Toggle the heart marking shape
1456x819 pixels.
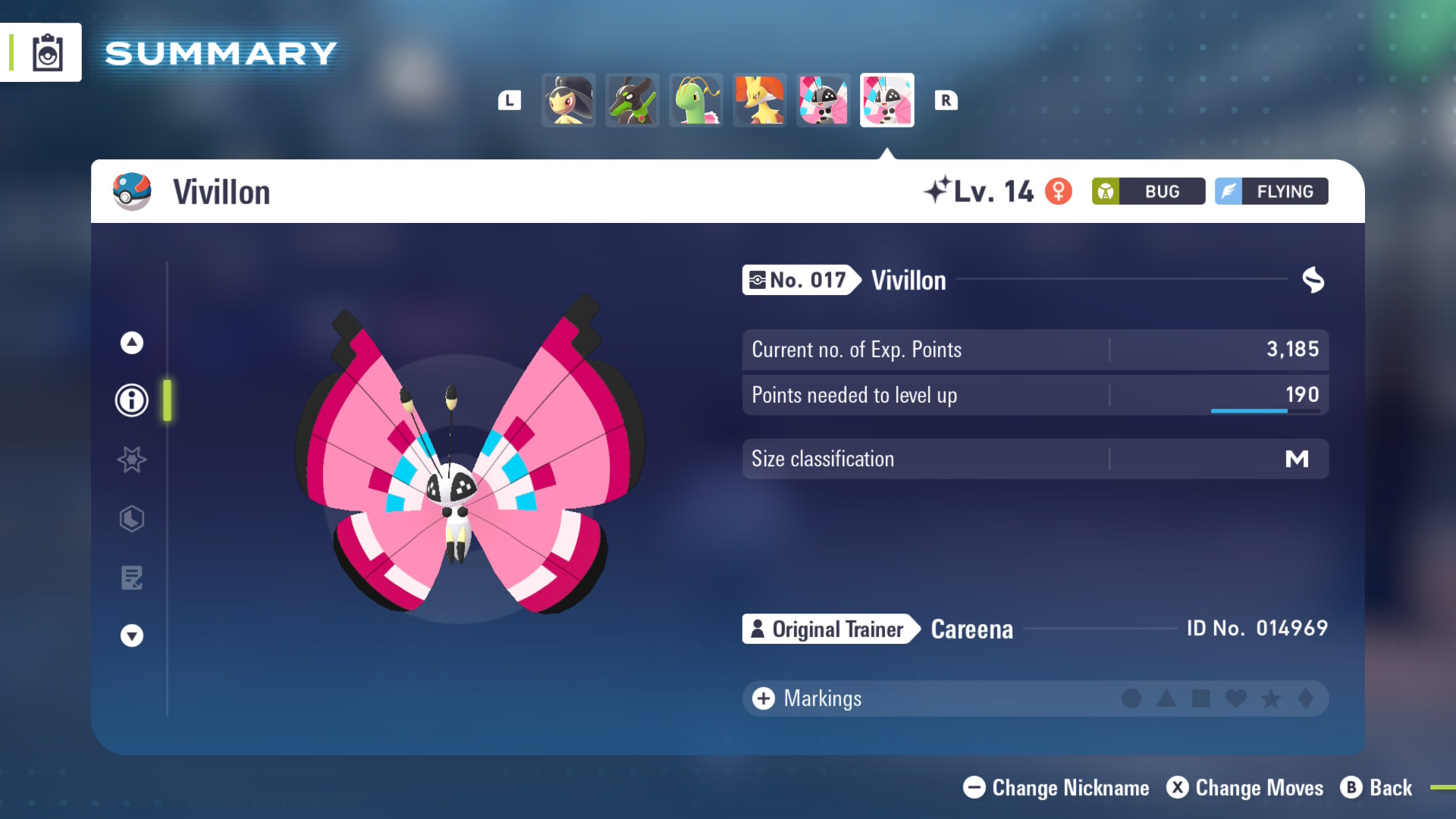pos(1236,698)
